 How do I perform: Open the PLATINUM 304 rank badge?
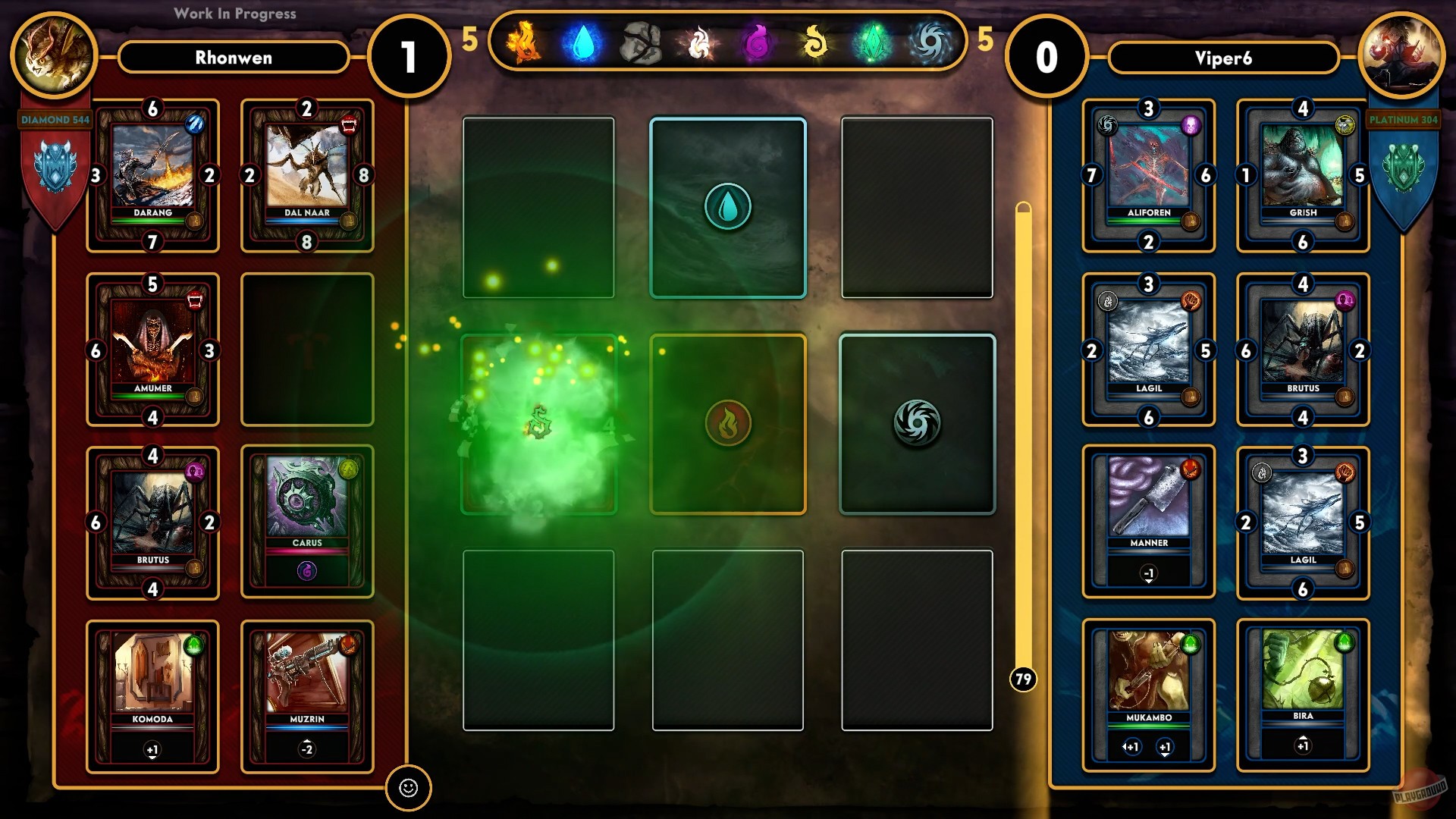[x=1404, y=119]
